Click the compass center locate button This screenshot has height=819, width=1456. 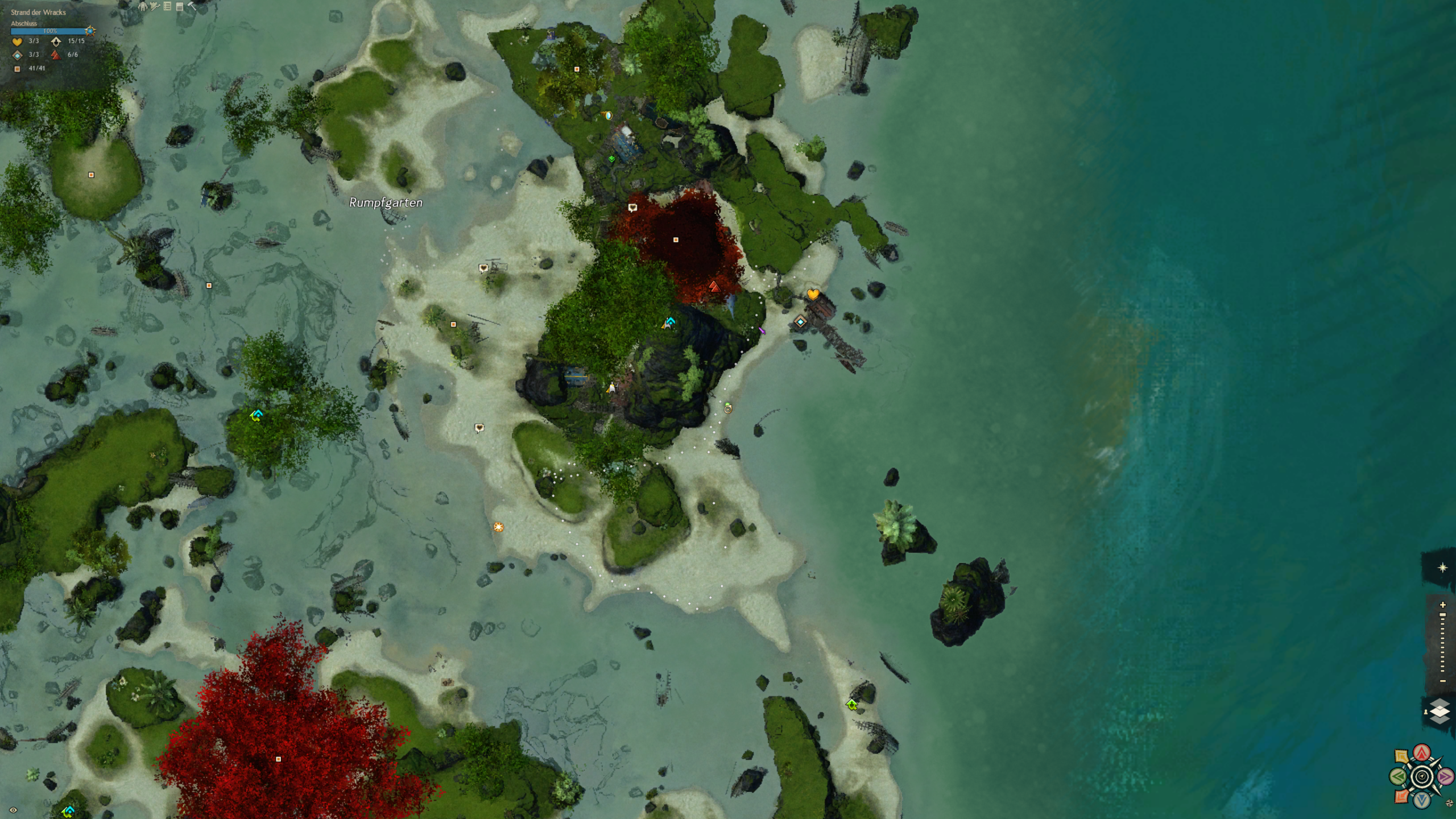(x=1422, y=776)
